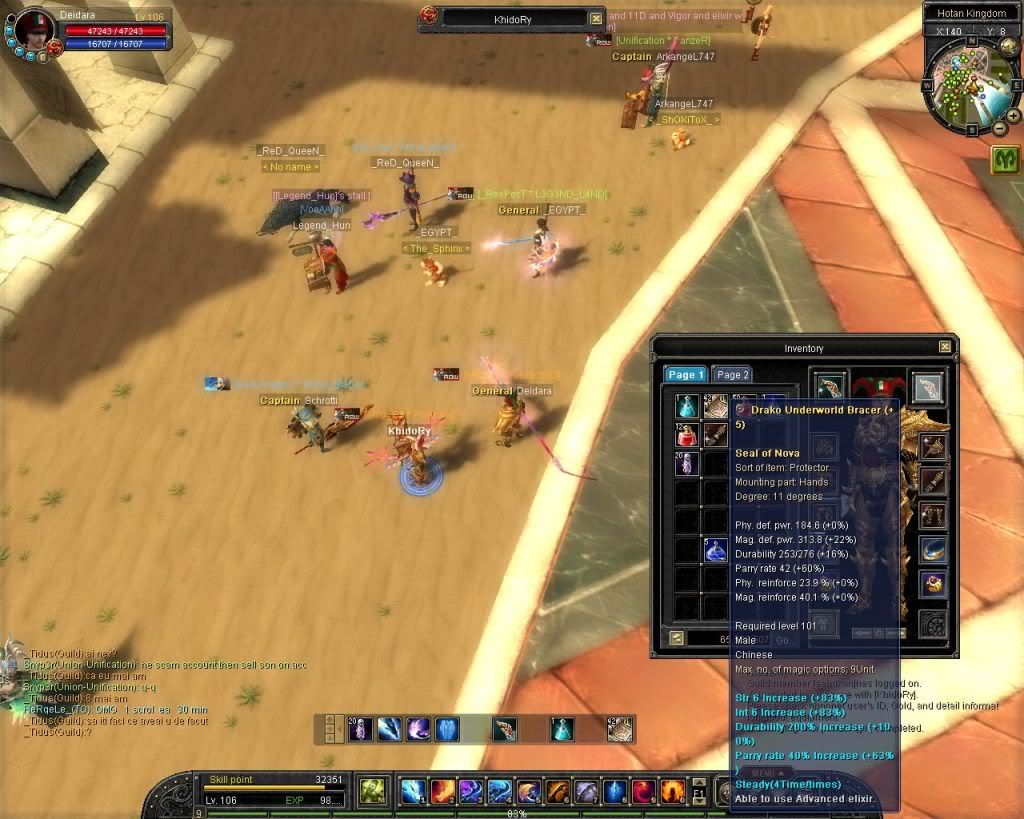Click the green ram horn icon
The height and width of the screenshot is (819, 1024).
click(1005, 160)
